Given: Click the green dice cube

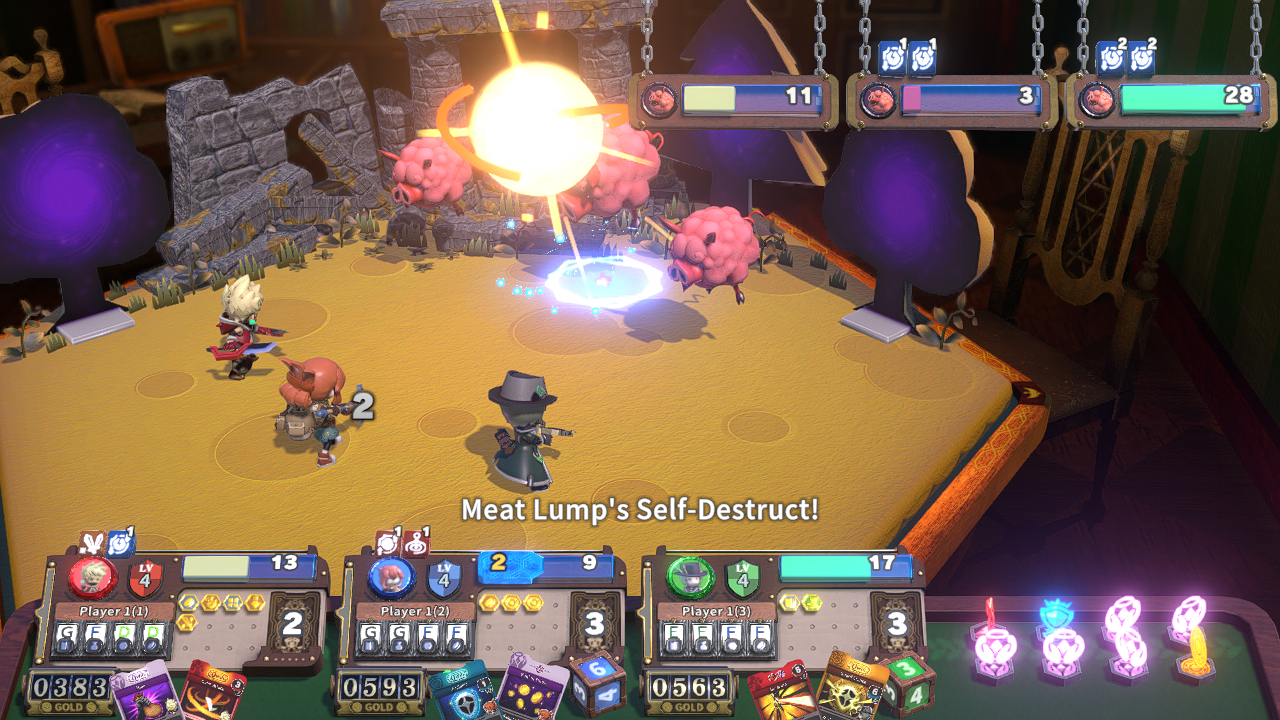Looking at the screenshot, I should click(908, 685).
